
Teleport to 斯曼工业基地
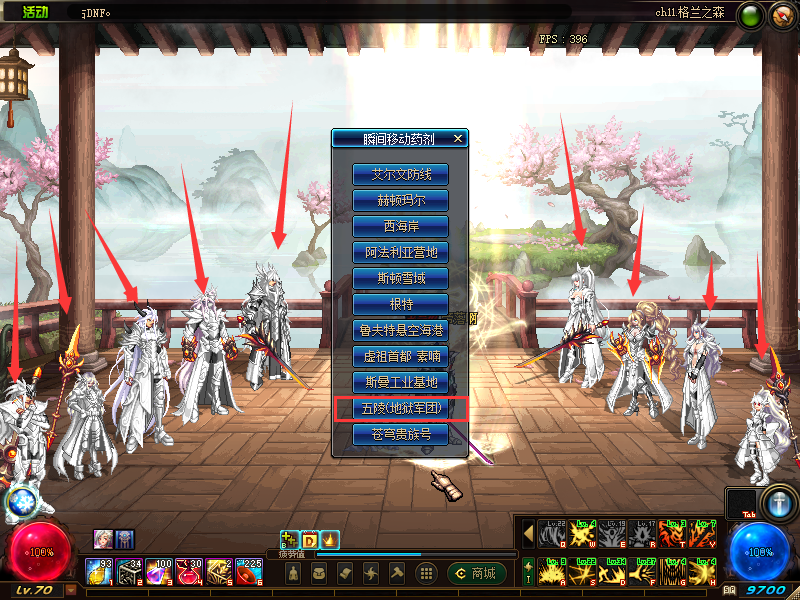click(x=400, y=382)
